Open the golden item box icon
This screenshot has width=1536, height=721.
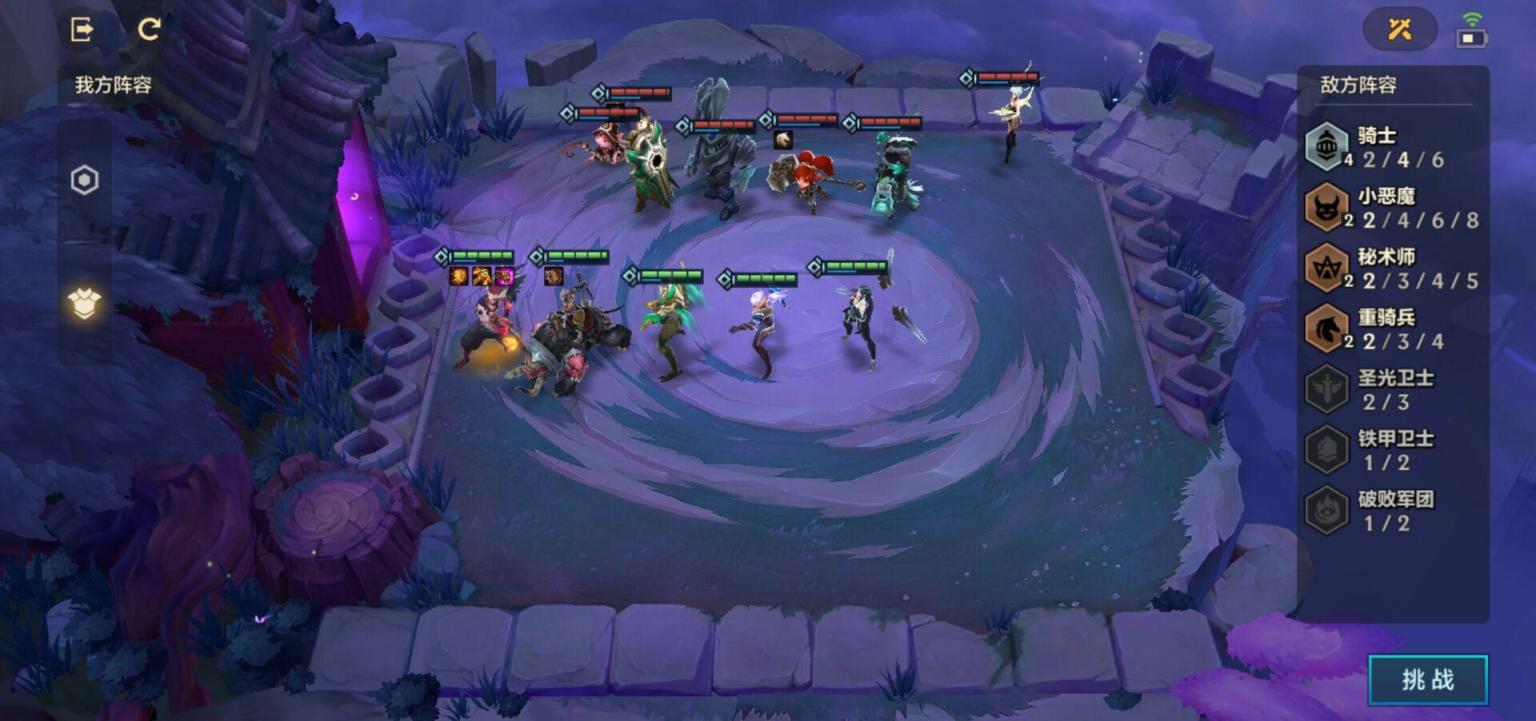[85, 302]
